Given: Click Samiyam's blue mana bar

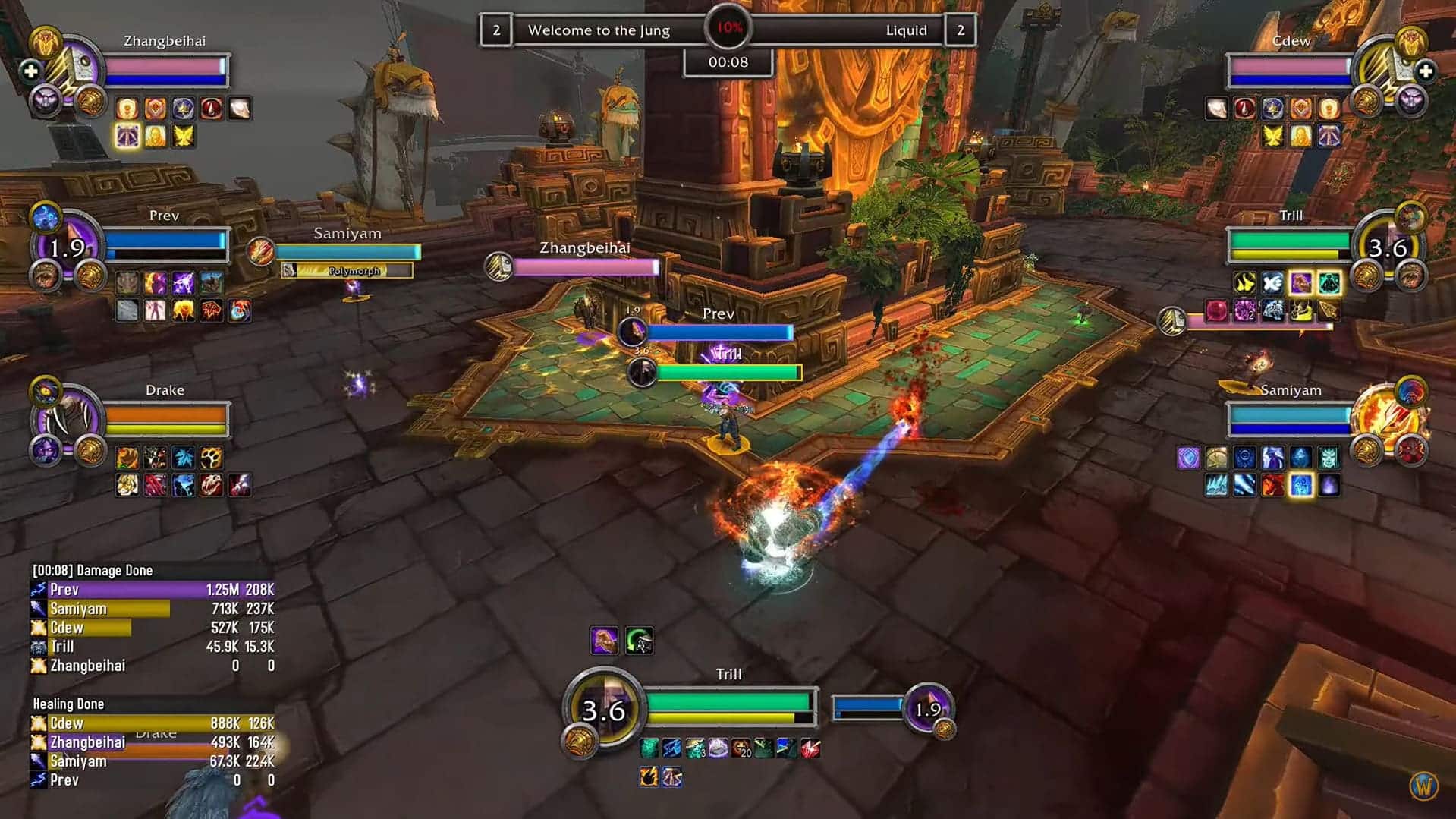Looking at the screenshot, I should point(1288,430).
